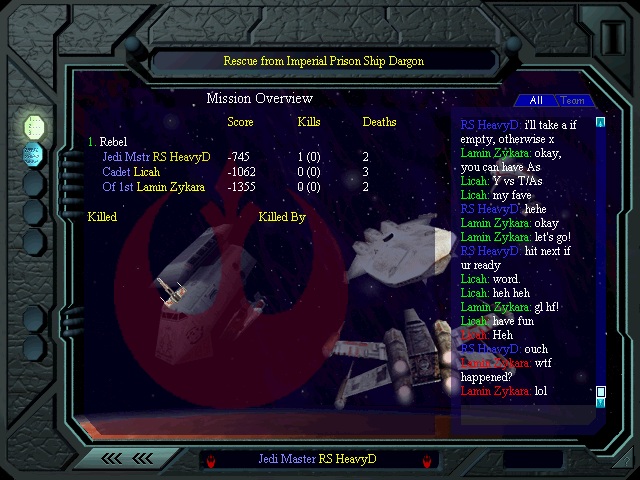Click the chat scroll-up arrow
Viewport: 640px width, 480px height.
click(x=600, y=123)
